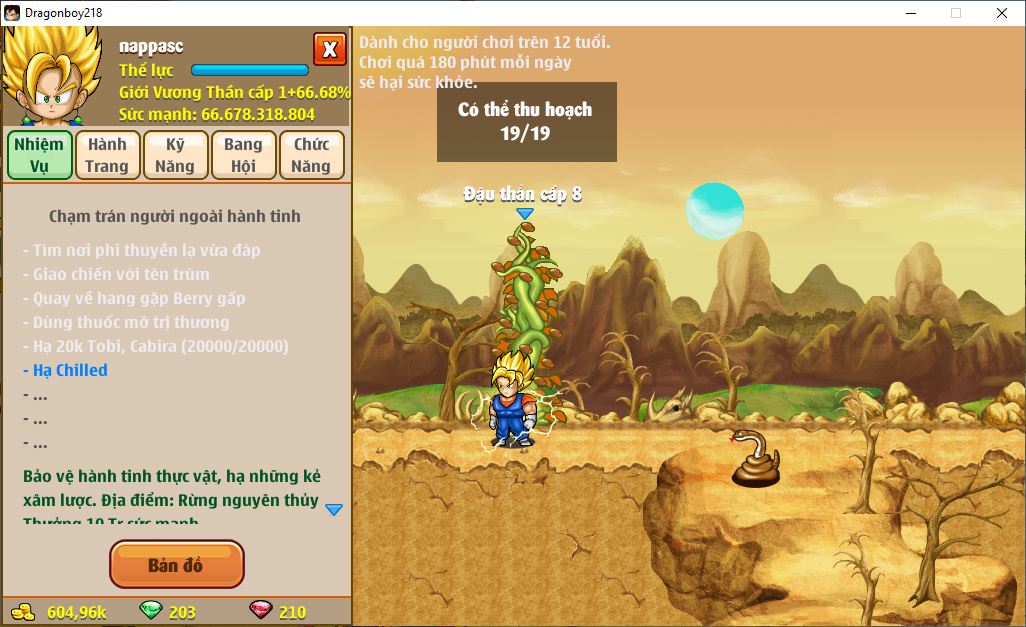
Task: Show the Bang Hội tab
Action: pos(243,155)
